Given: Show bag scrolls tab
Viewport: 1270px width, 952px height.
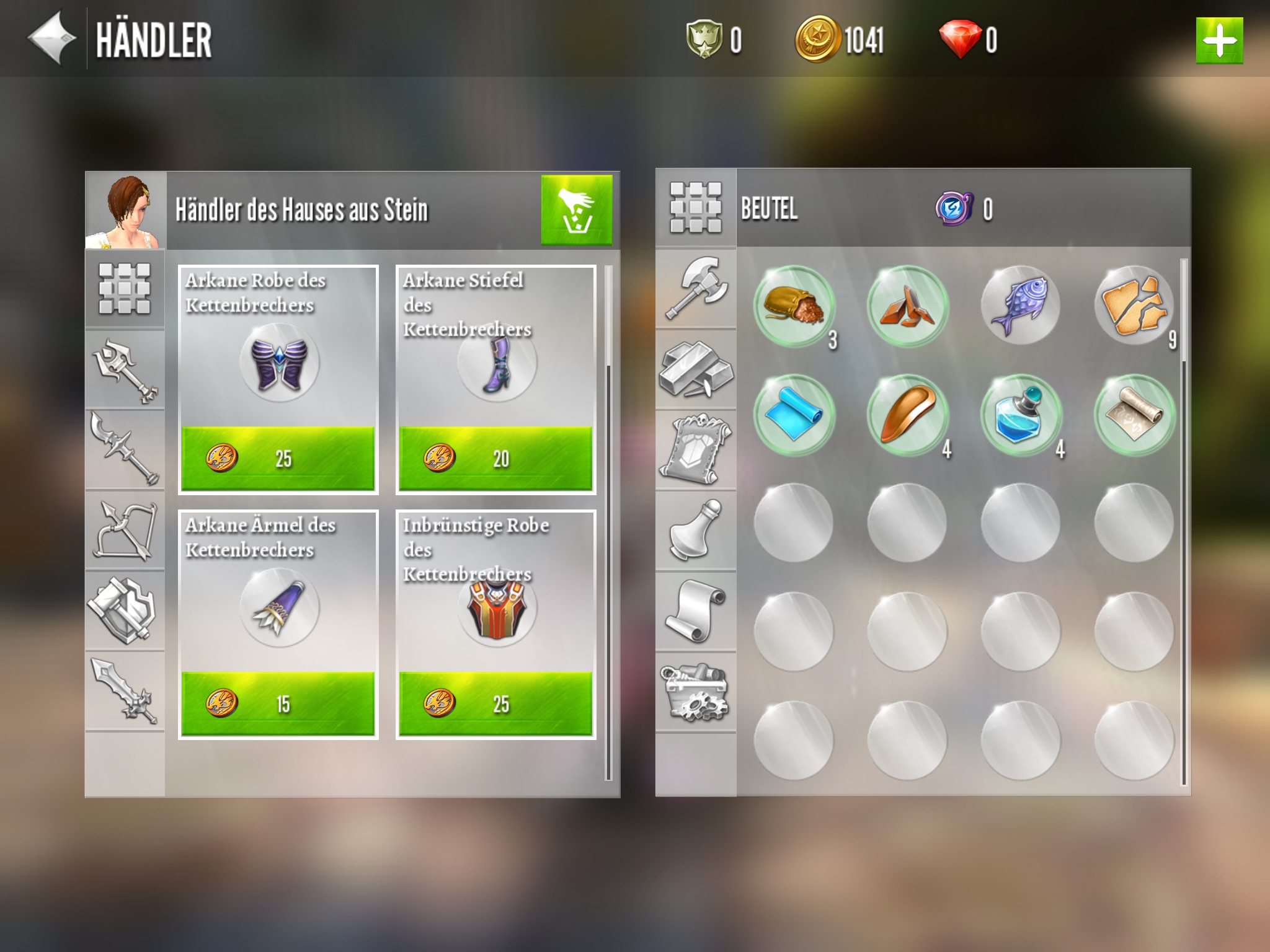Looking at the screenshot, I should coord(696,611).
